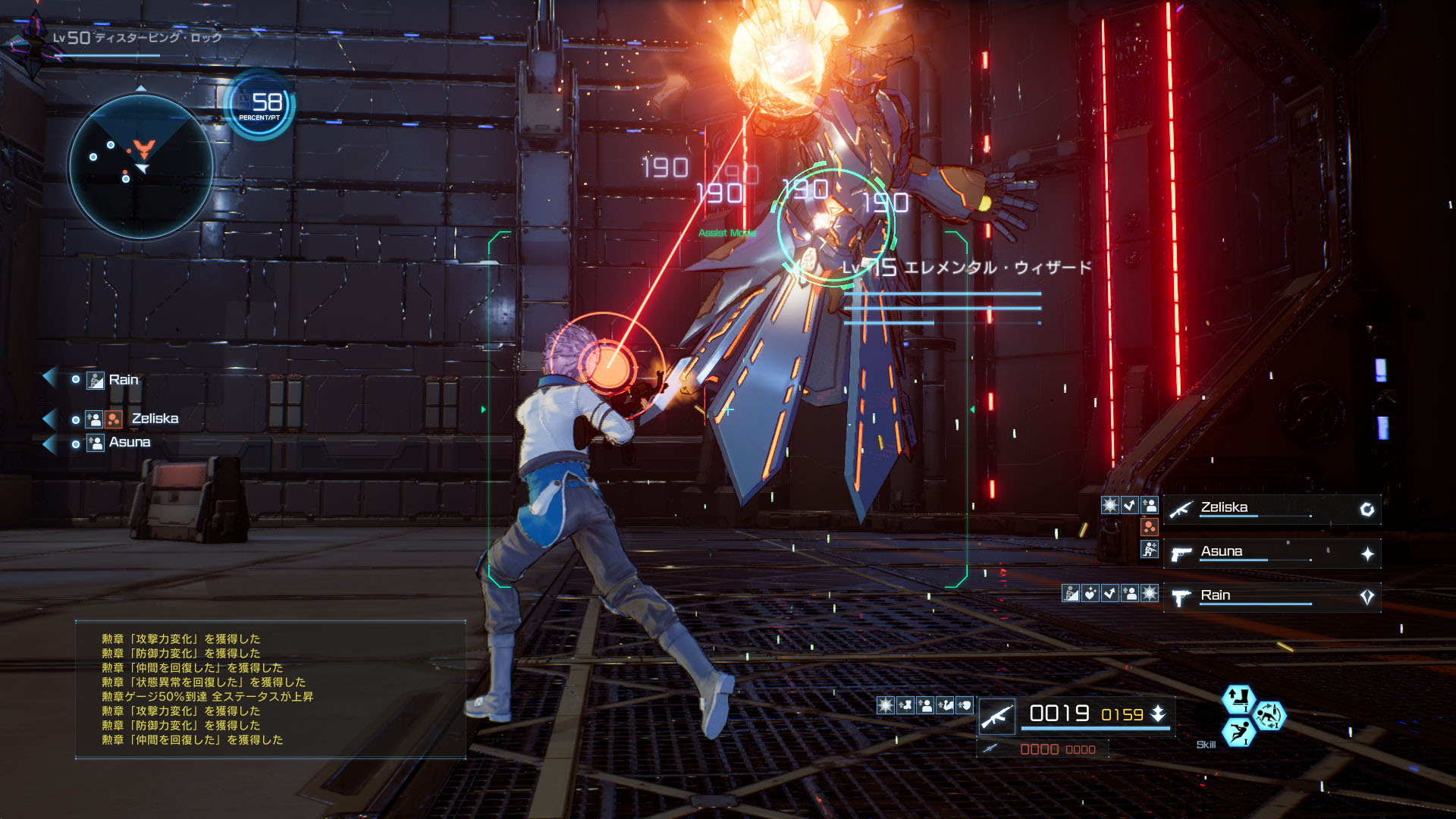Select Rain in the left party list
The height and width of the screenshot is (819, 1456).
(123, 380)
